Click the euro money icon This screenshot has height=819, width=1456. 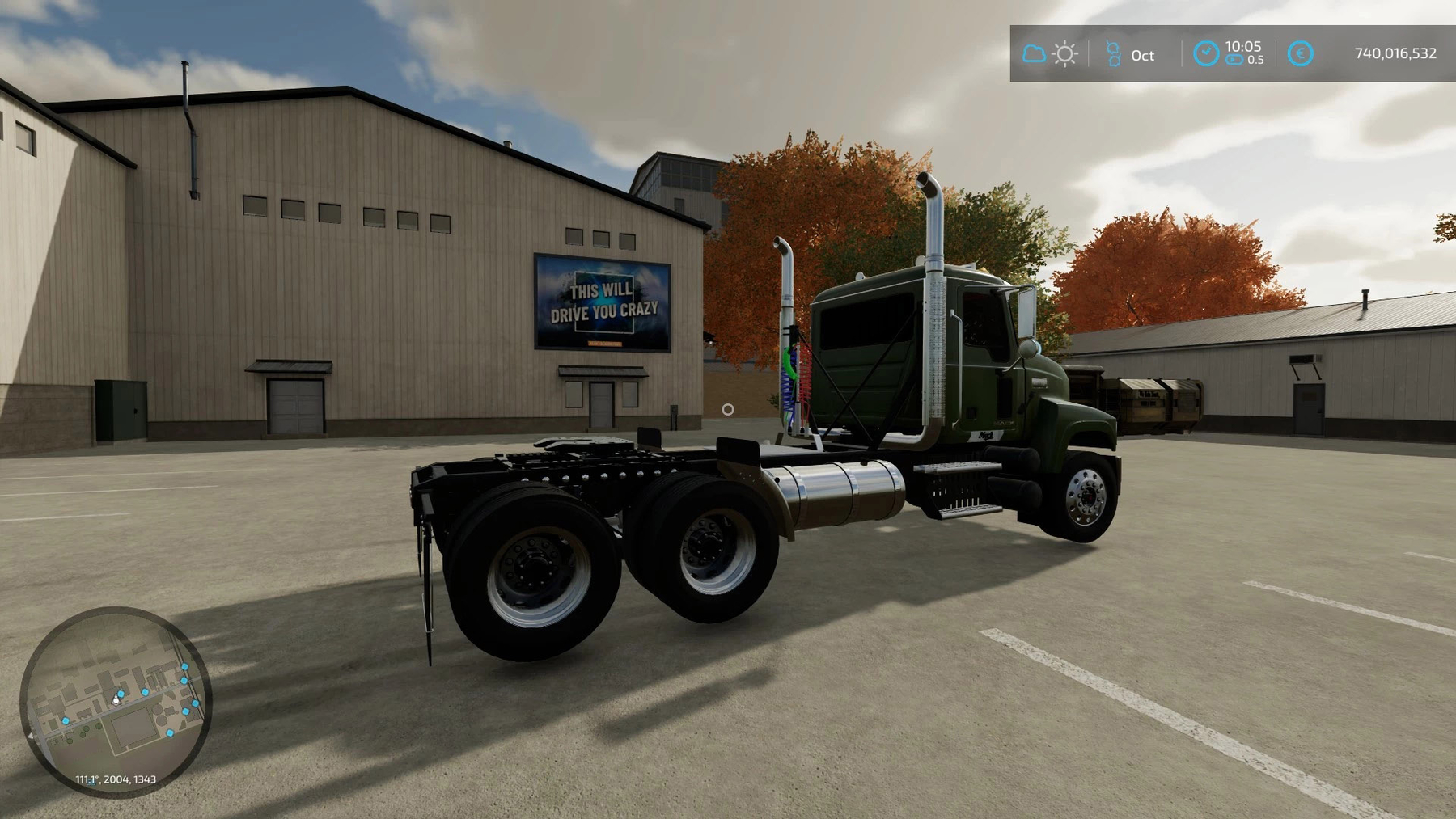pyautogui.click(x=1300, y=53)
